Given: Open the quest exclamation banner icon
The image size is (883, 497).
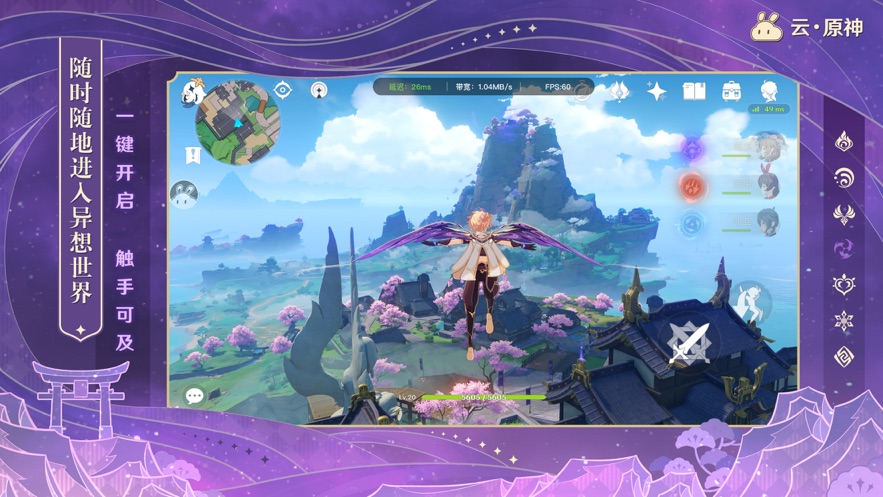Looking at the screenshot, I should [193, 155].
